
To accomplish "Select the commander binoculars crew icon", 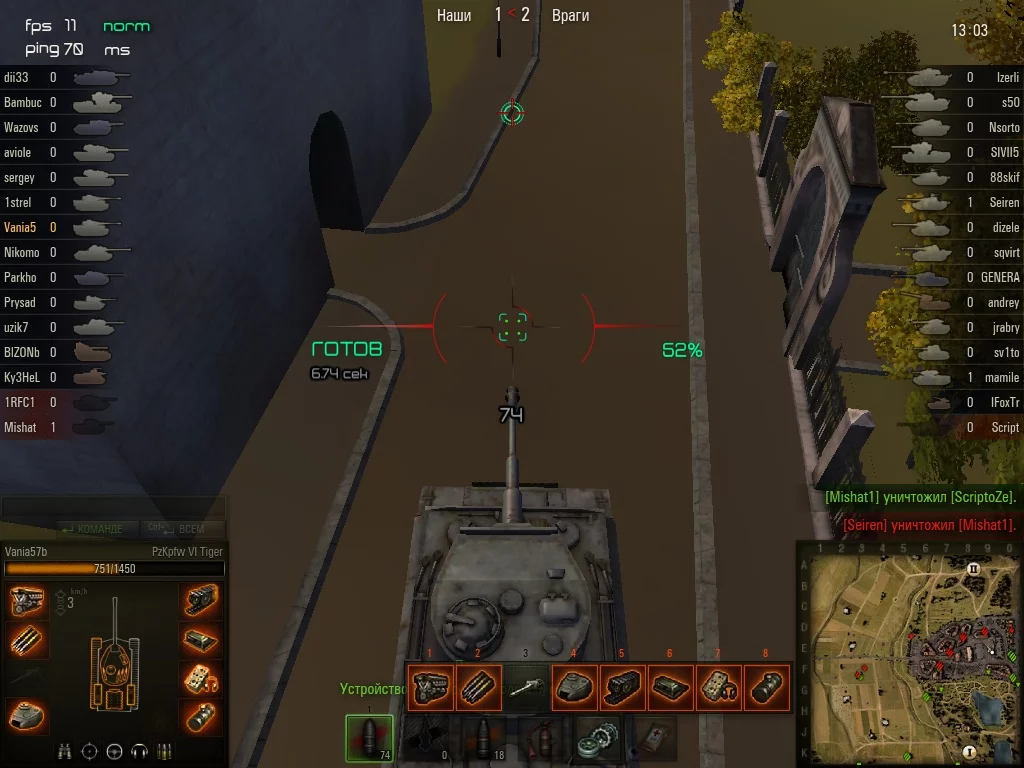I will pos(66,751).
